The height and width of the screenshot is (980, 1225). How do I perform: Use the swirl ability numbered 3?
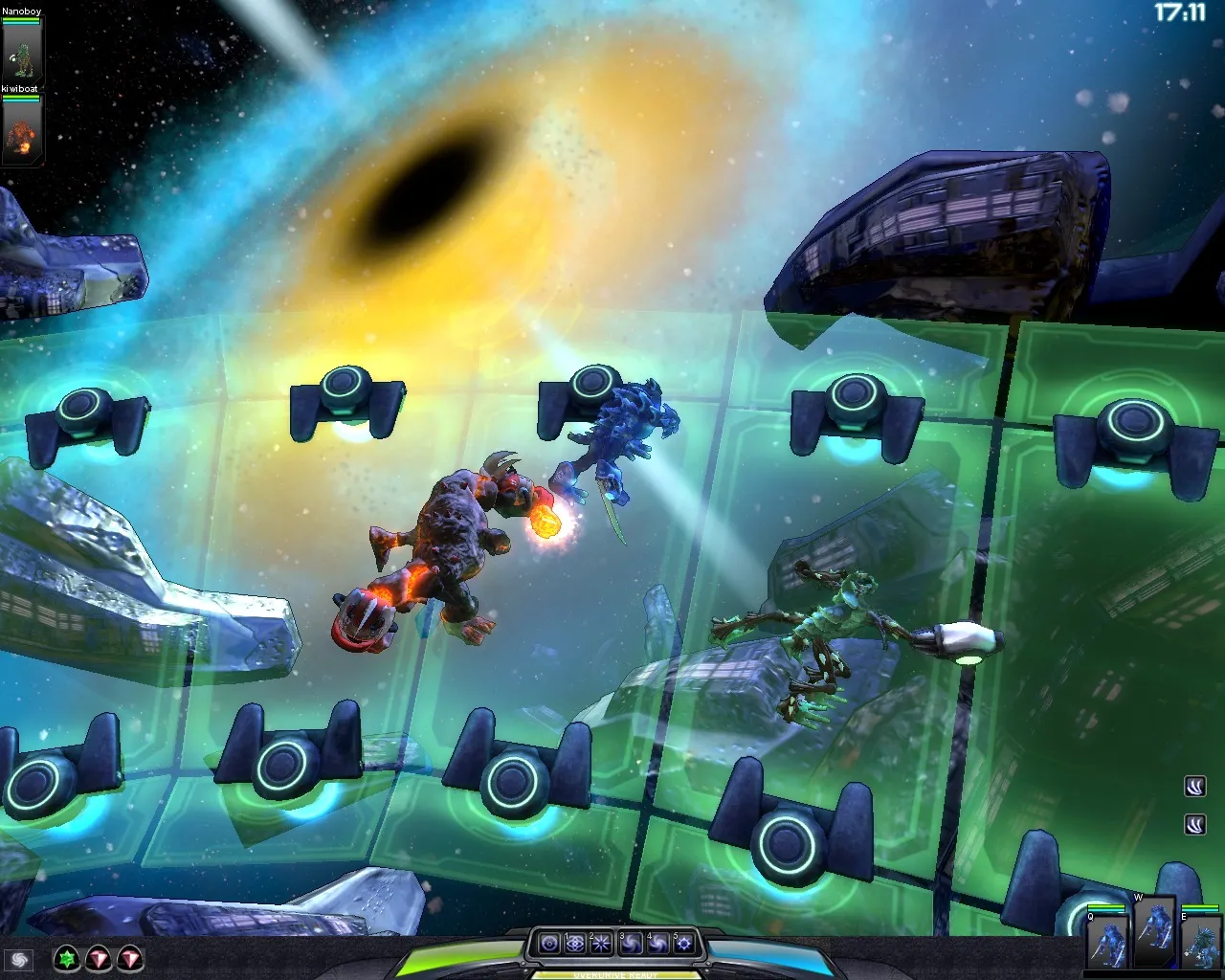tap(631, 945)
